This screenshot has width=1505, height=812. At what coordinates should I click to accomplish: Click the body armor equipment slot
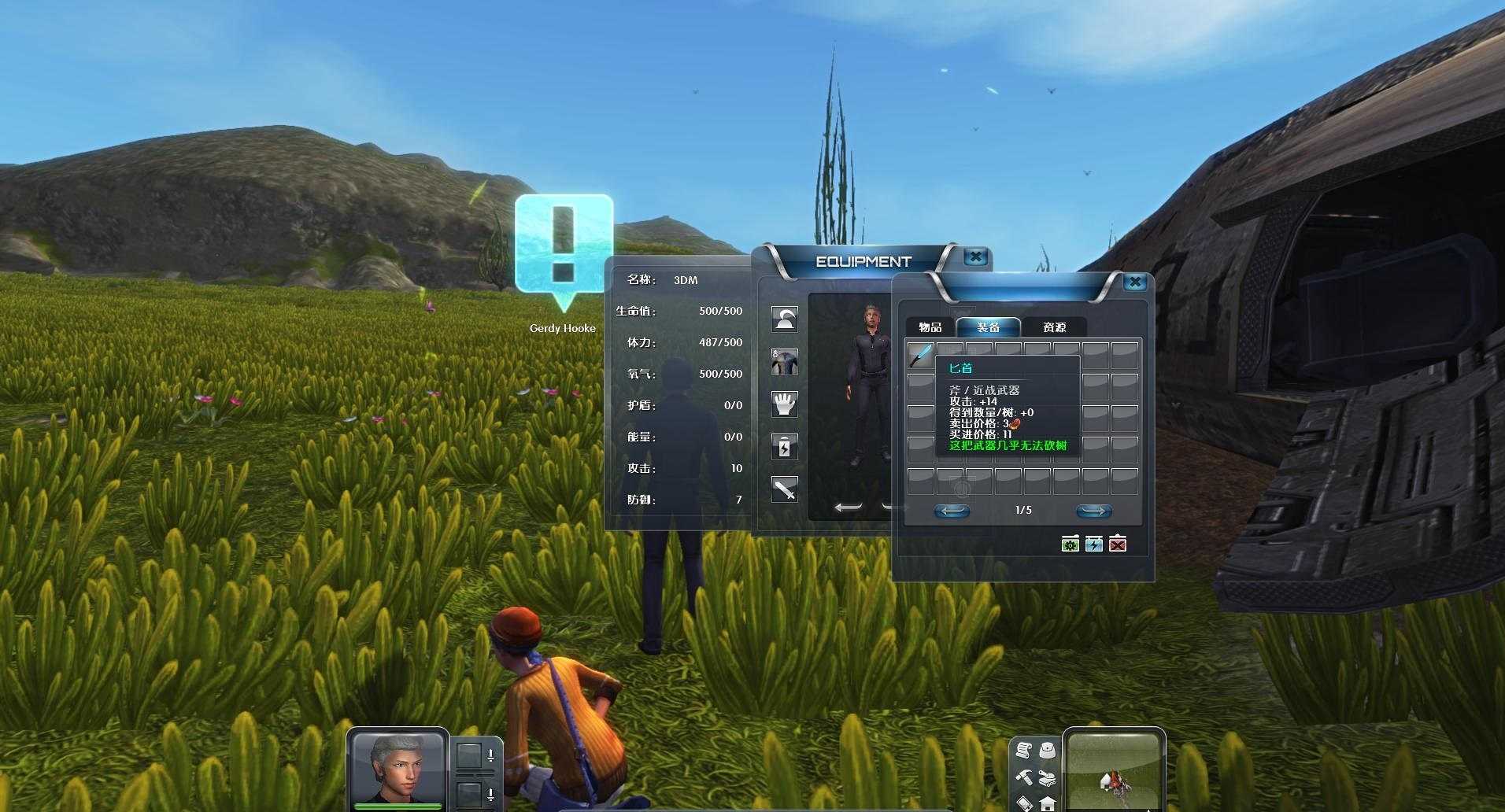(x=784, y=362)
